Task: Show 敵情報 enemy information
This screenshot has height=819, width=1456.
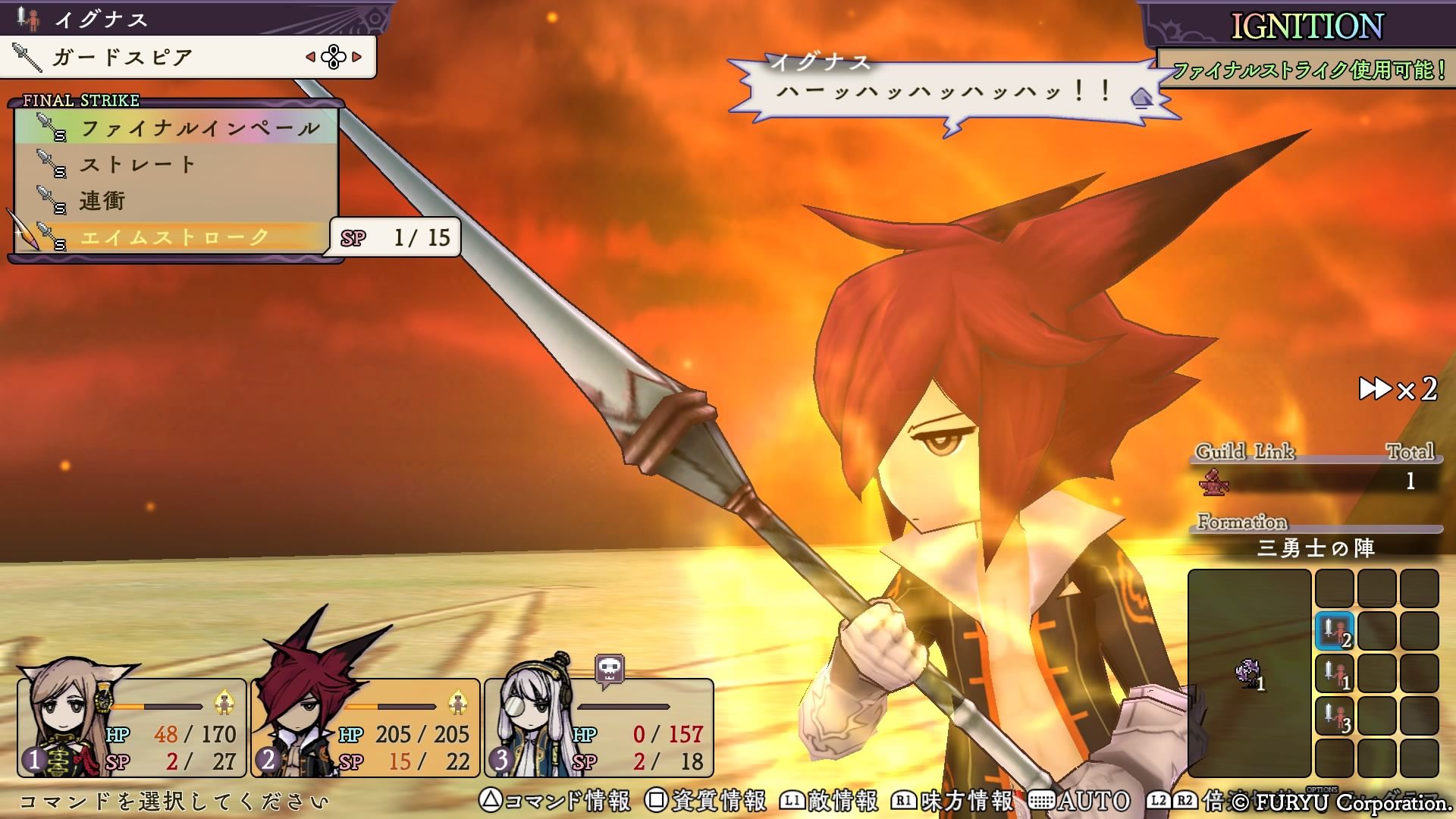Action: (x=830, y=801)
